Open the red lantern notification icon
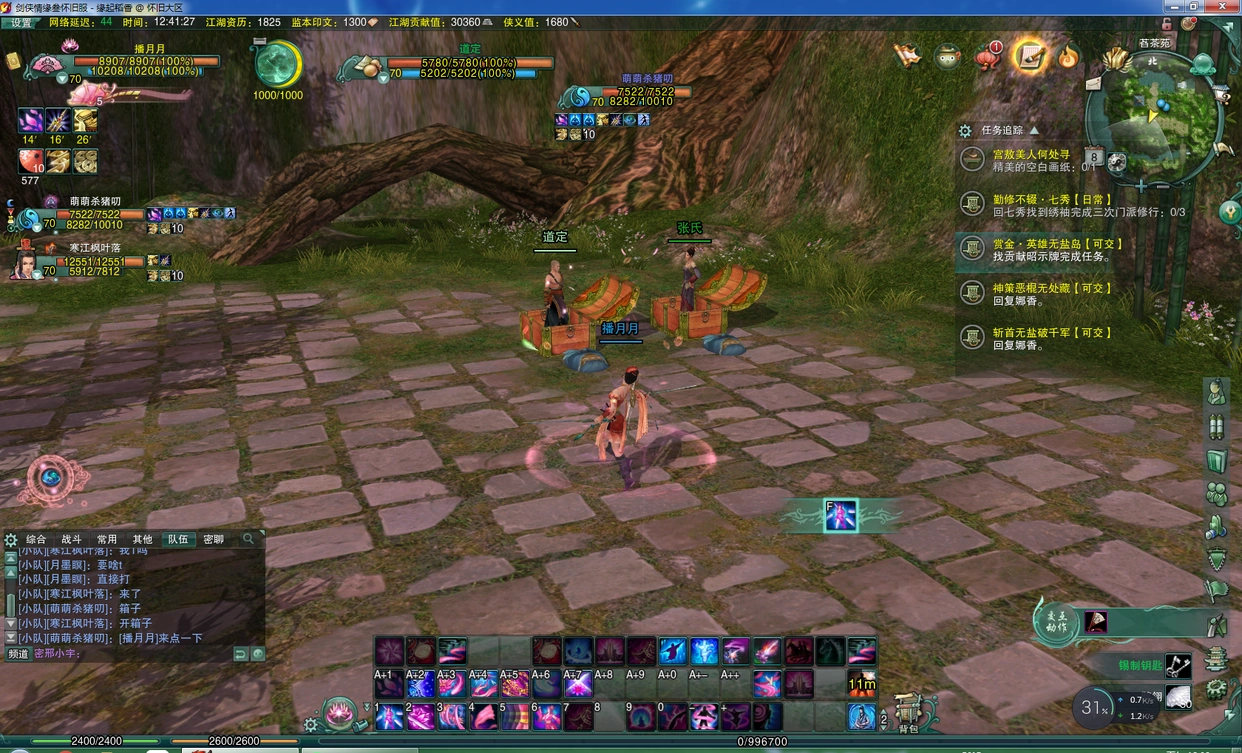This screenshot has height=753, width=1242. coord(988,57)
